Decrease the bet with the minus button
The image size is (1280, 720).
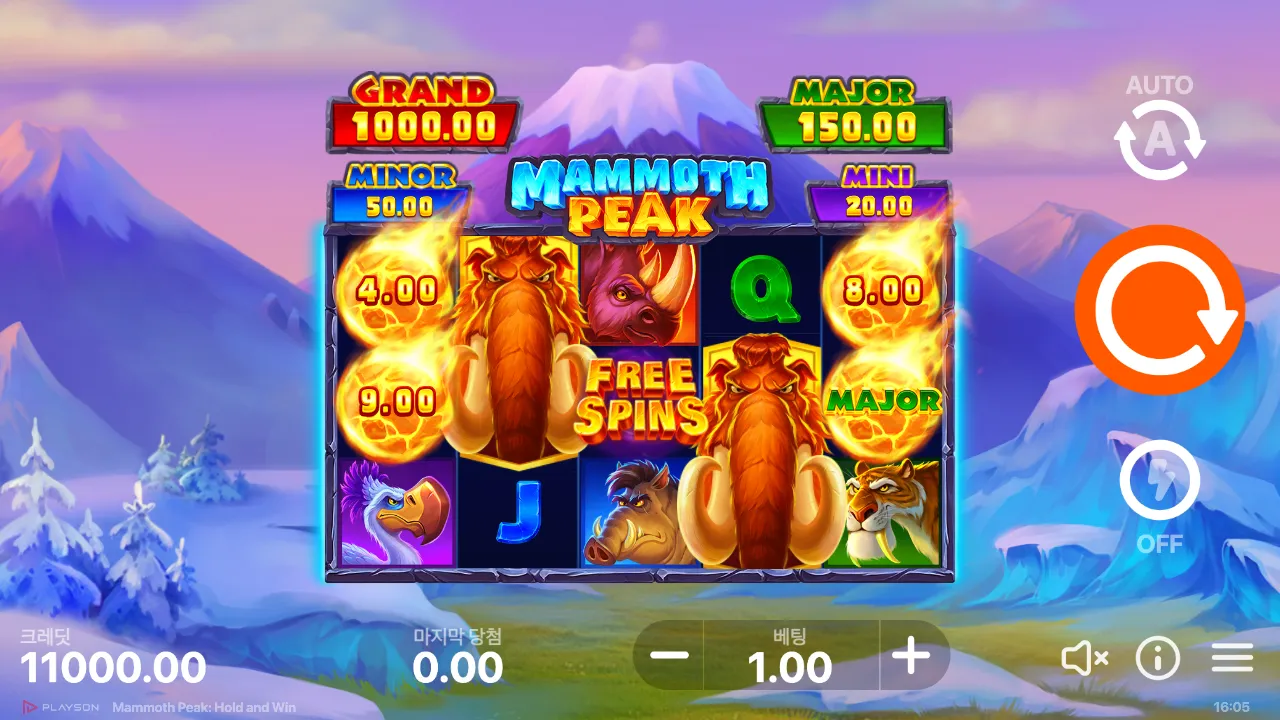click(668, 656)
